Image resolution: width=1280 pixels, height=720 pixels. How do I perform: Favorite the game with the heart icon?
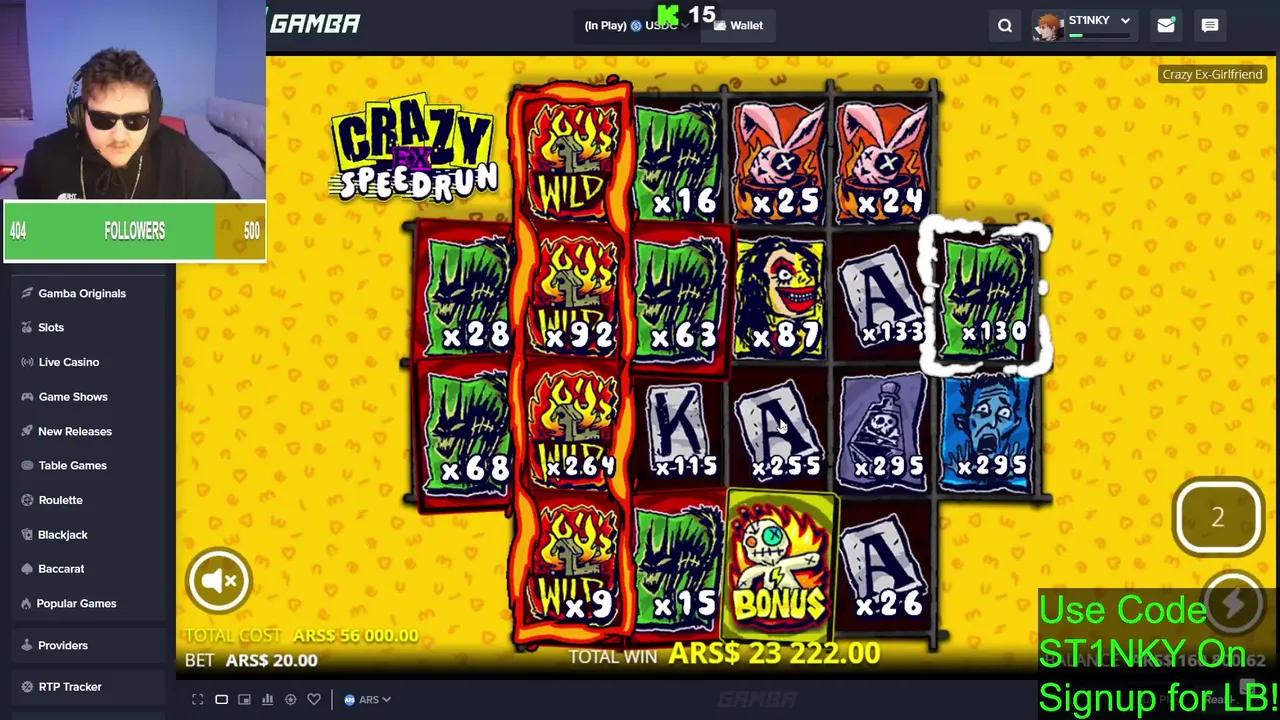tap(313, 699)
